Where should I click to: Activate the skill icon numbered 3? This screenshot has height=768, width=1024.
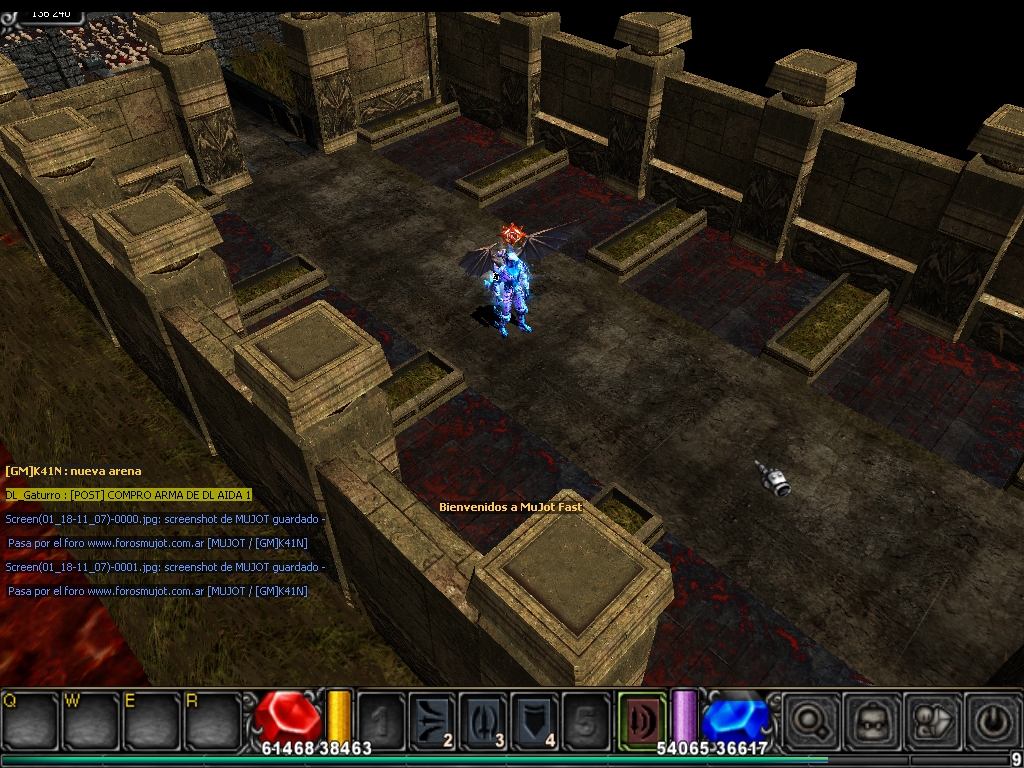pos(483,719)
